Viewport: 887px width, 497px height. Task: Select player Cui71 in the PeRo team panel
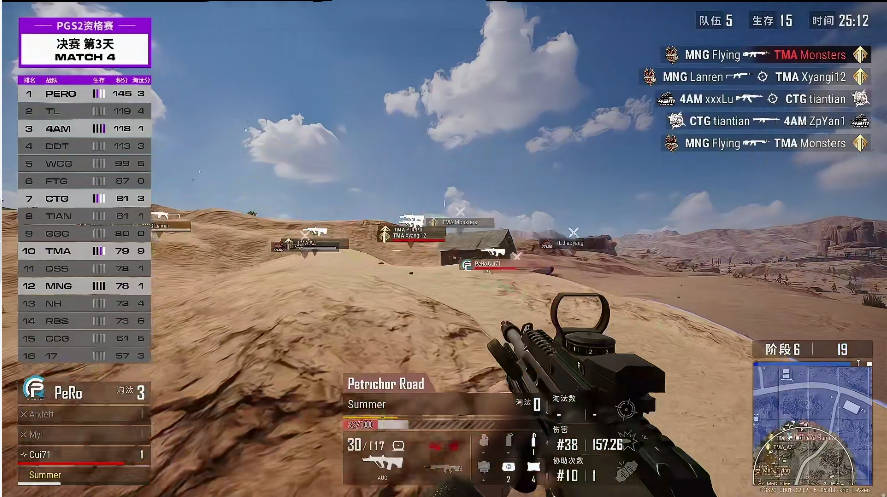[83, 455]
